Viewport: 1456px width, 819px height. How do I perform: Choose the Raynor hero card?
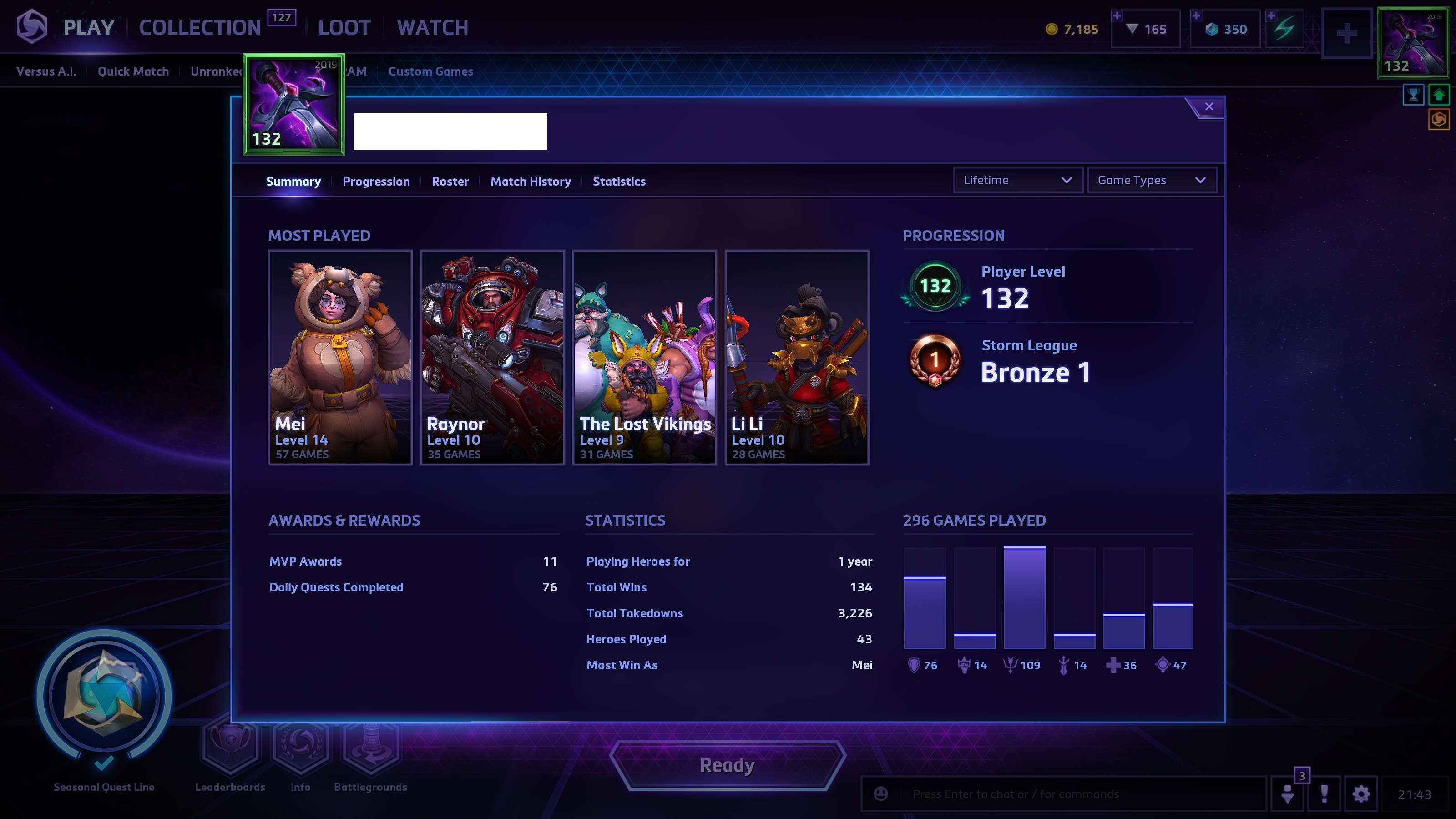click(x=492, y=357)
